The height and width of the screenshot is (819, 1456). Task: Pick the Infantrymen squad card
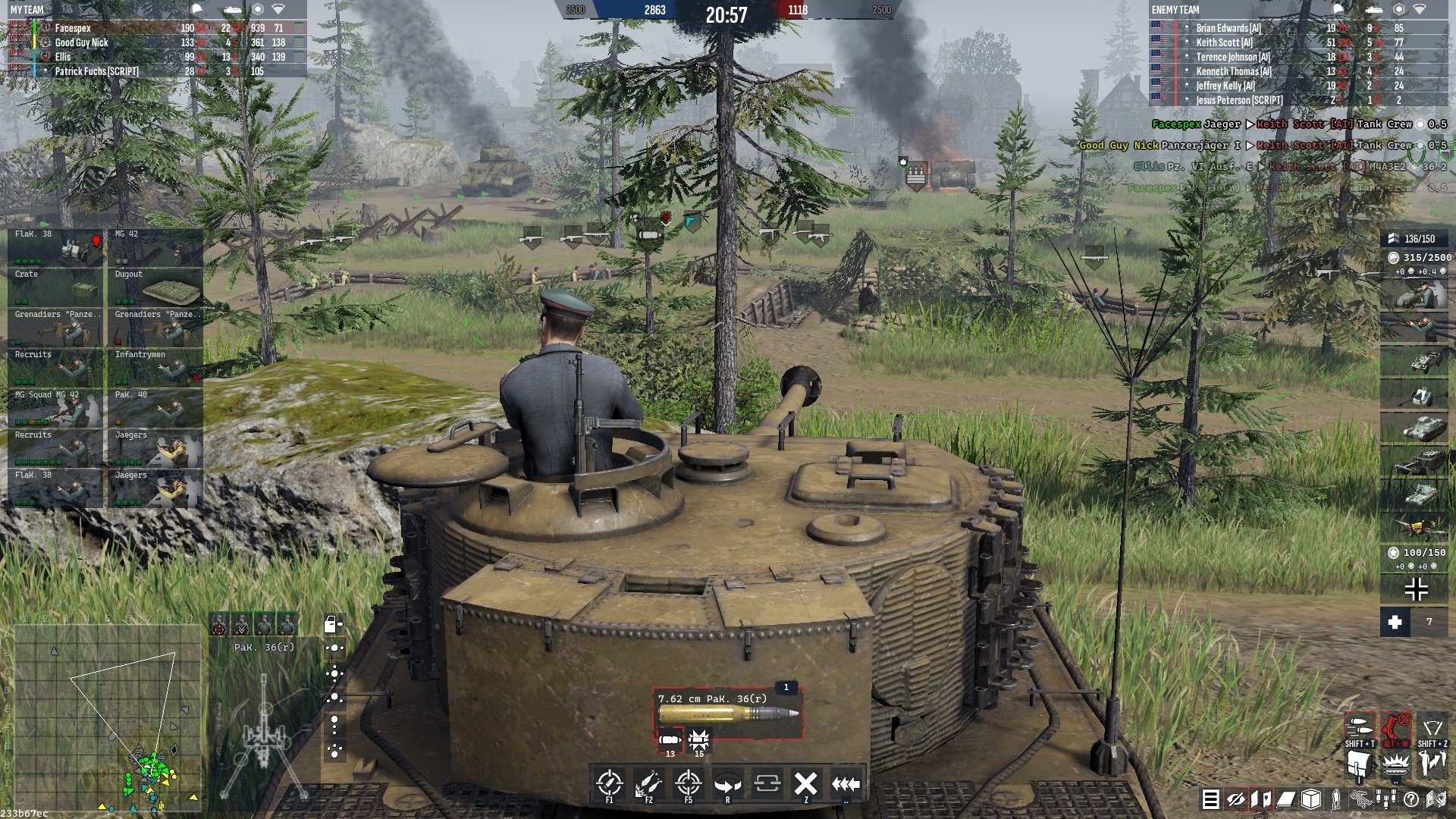click(155, 368)
